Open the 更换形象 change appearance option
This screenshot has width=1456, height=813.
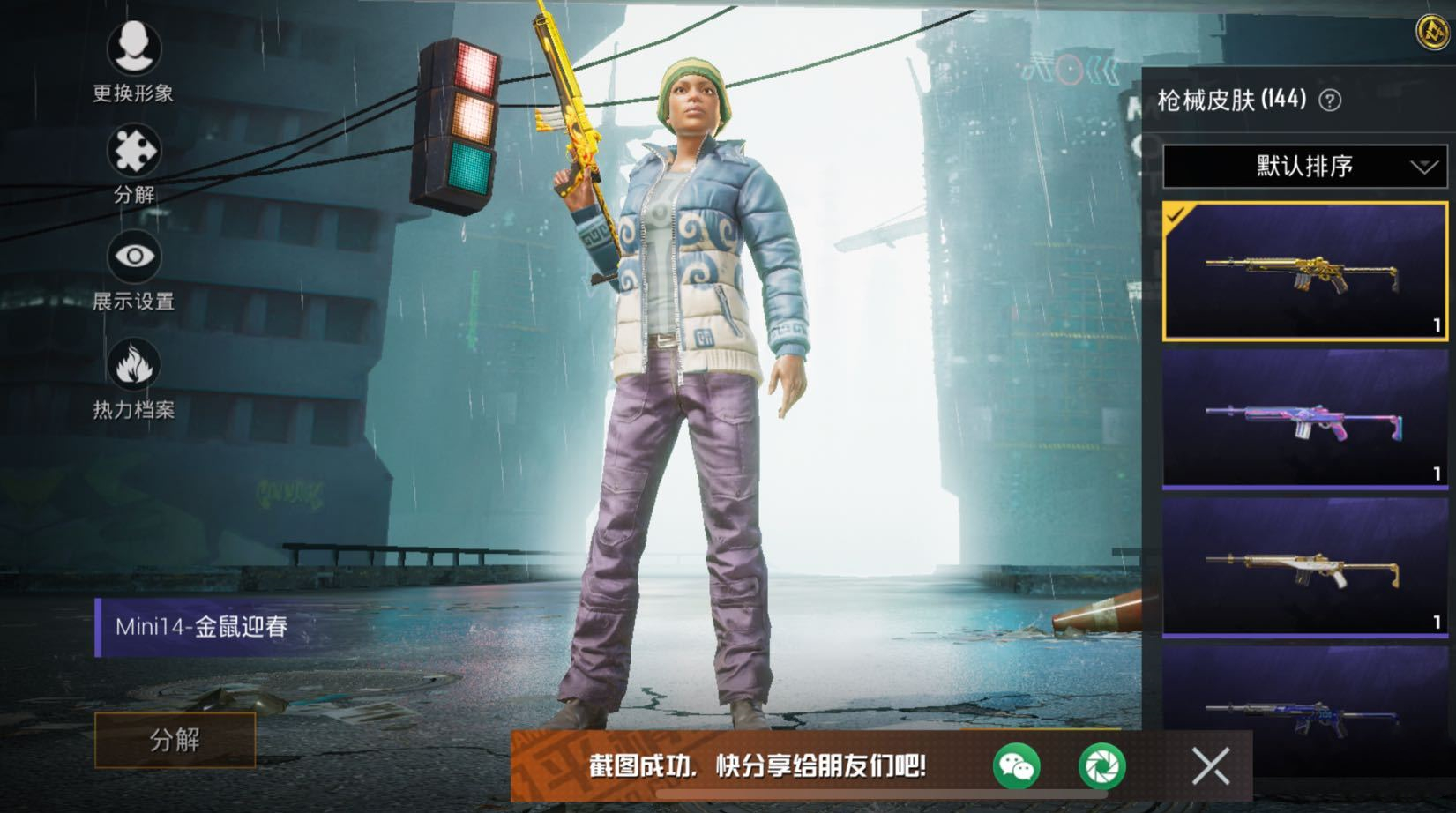coord(133,48)
